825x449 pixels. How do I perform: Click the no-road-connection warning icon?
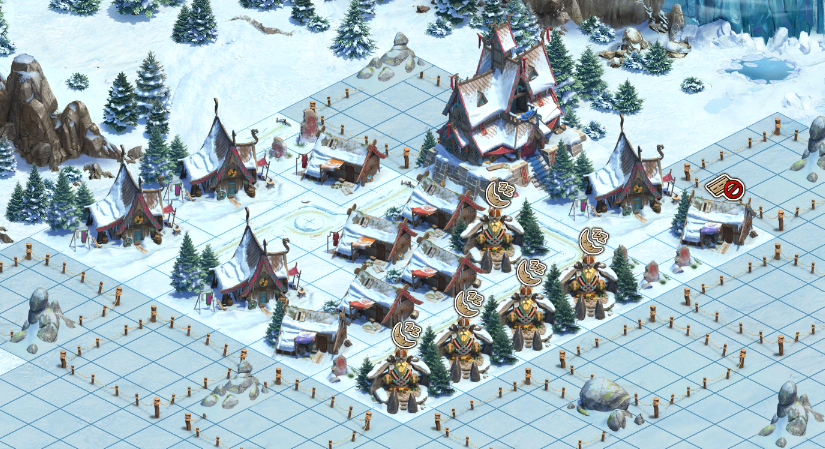click(x=726, y=187)
